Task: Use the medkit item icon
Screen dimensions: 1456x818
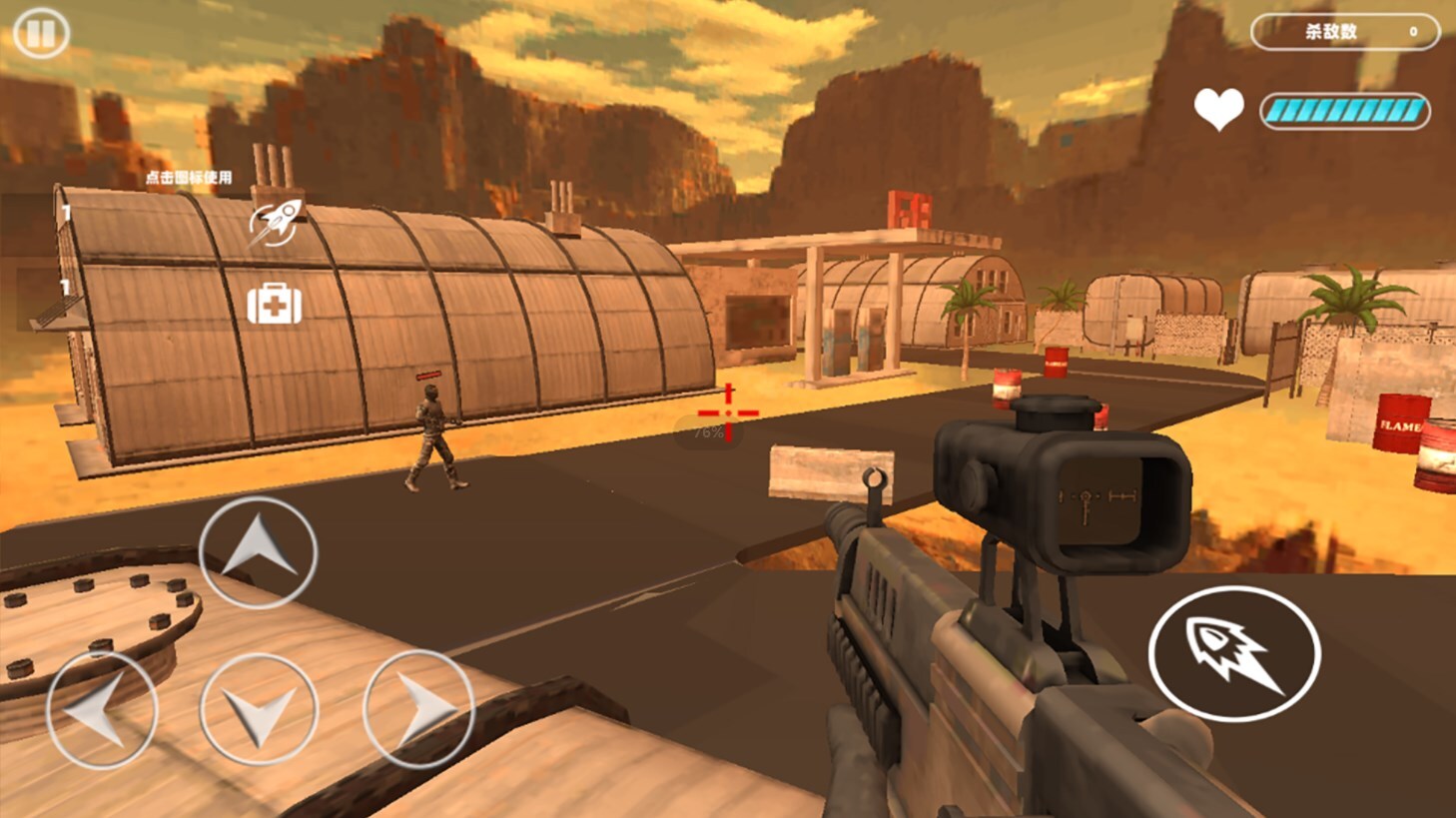Action: click(x=275, y=304)
